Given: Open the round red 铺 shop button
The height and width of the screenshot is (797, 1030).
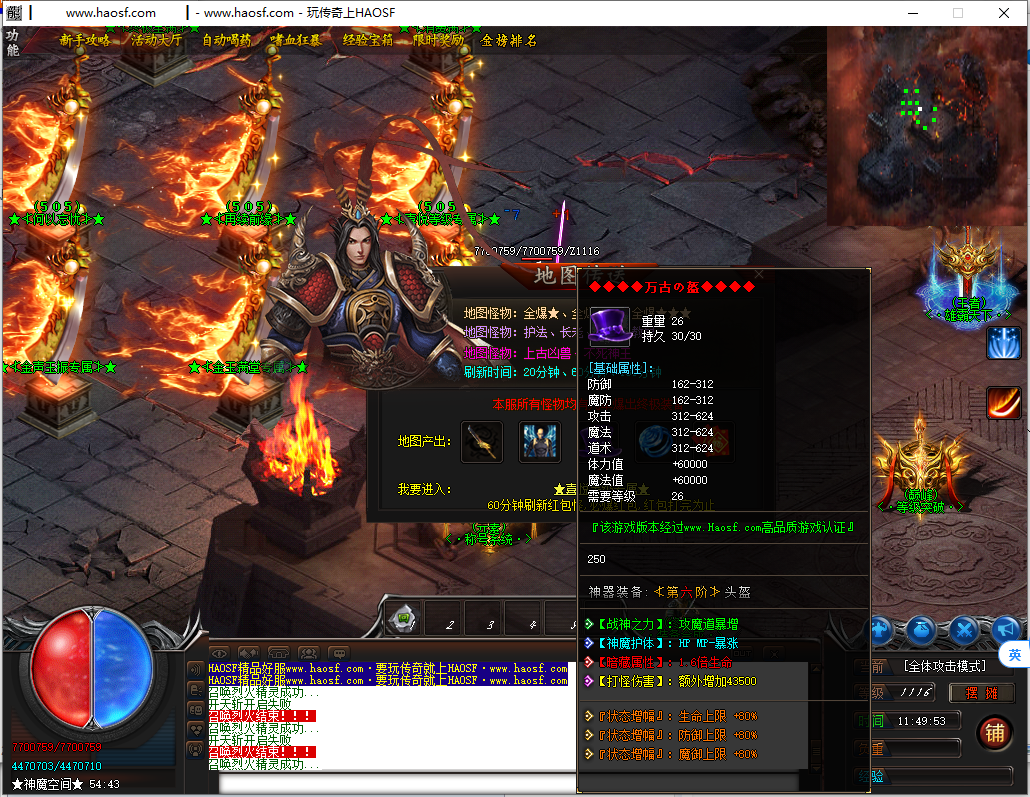Looking at the screenshot, I should [x=994, y=732].
